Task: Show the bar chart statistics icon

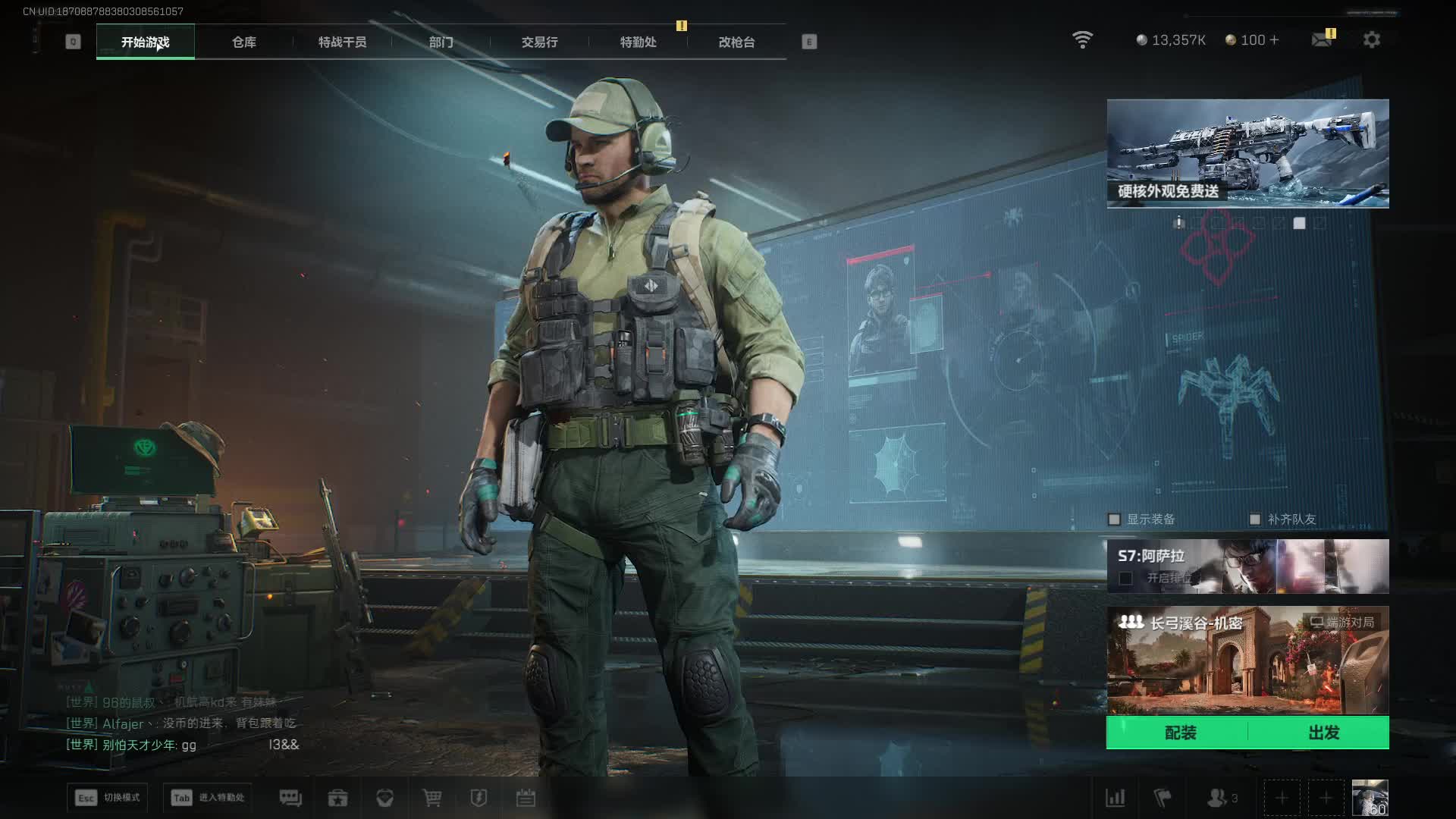Action: 1115,798
